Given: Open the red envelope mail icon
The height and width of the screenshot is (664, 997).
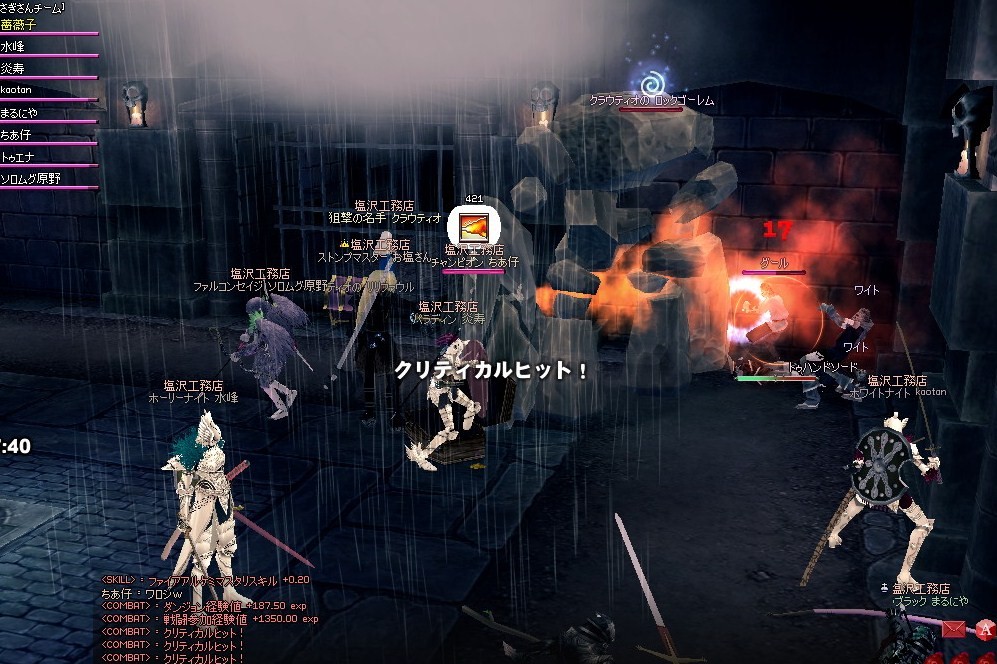Looking at the screenshot, I should point(953,628).
